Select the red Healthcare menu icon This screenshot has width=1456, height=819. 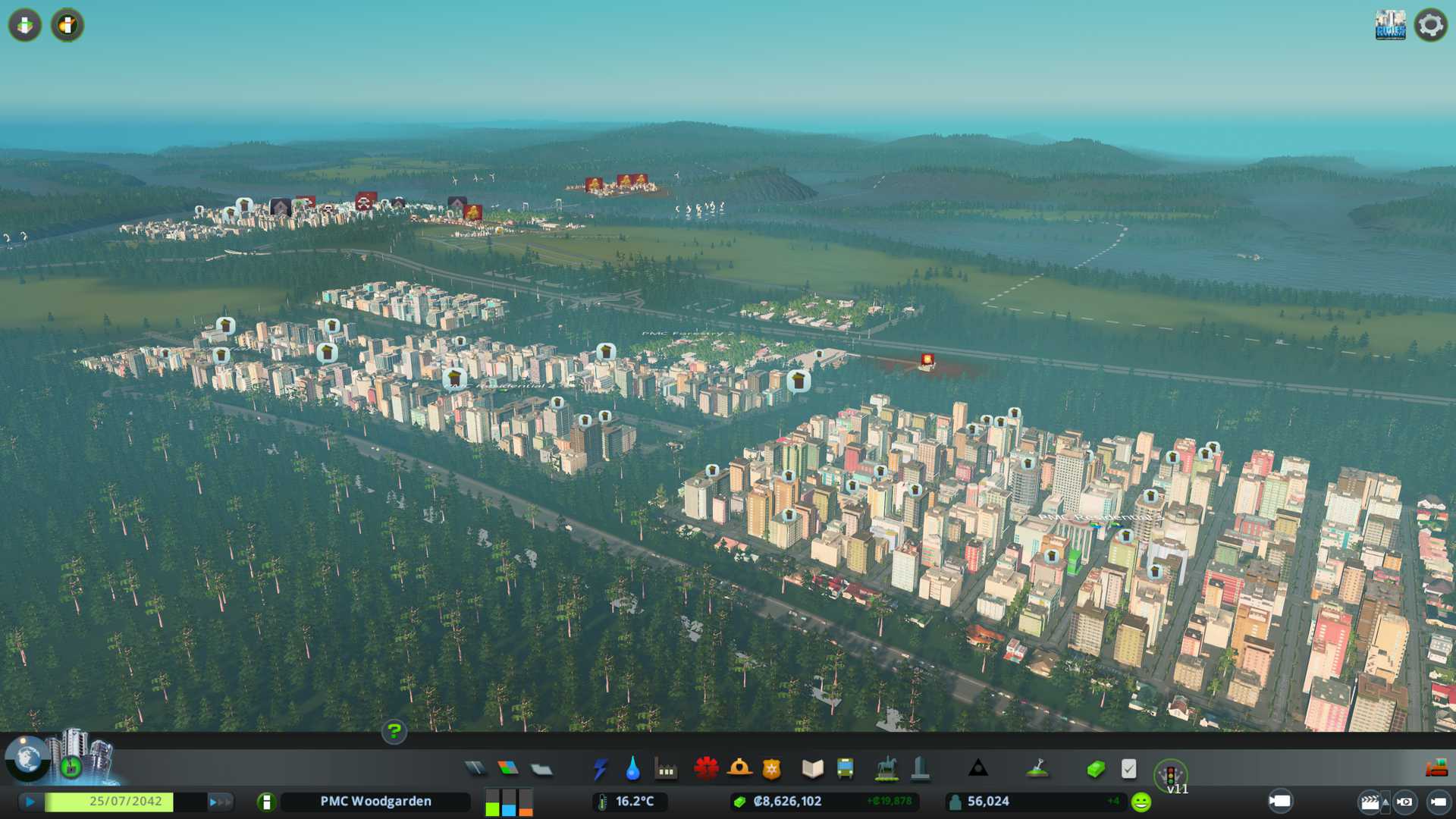point(706,769)
